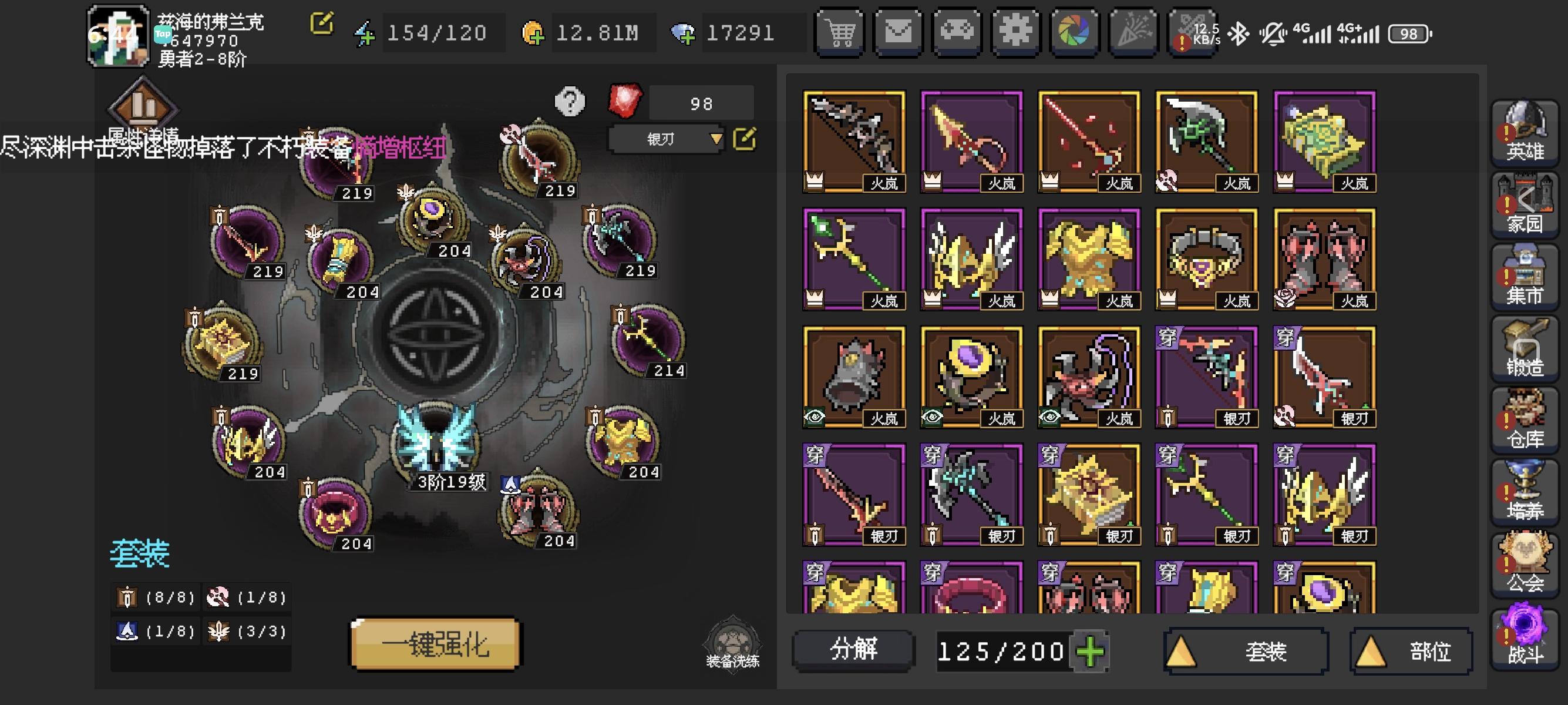The image size is (1568, 705).
Task: Toggle the sword set (8/8) filter
Action: click(x=155, y=597)
